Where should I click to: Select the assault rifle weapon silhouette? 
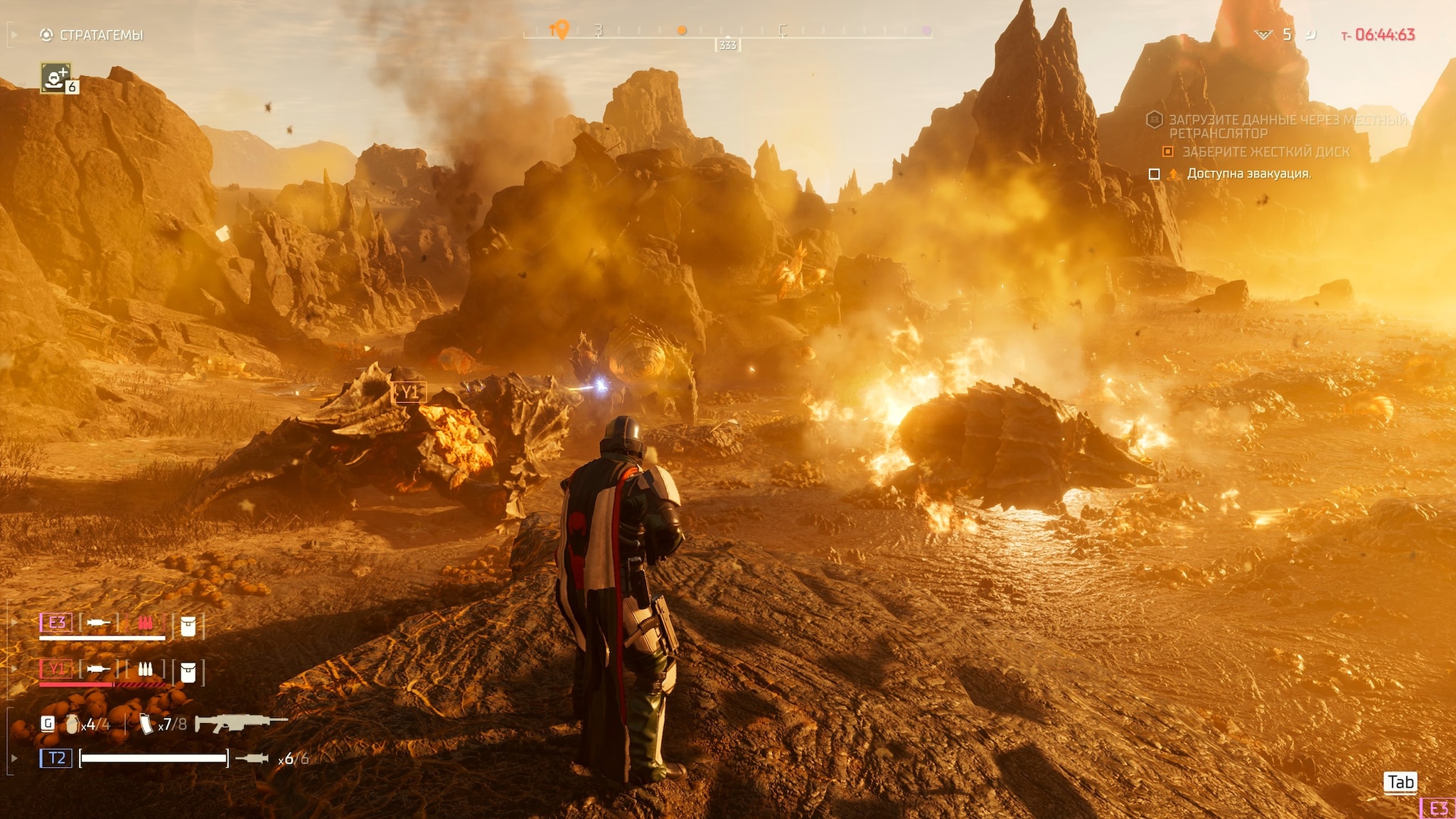click(240, 722)
